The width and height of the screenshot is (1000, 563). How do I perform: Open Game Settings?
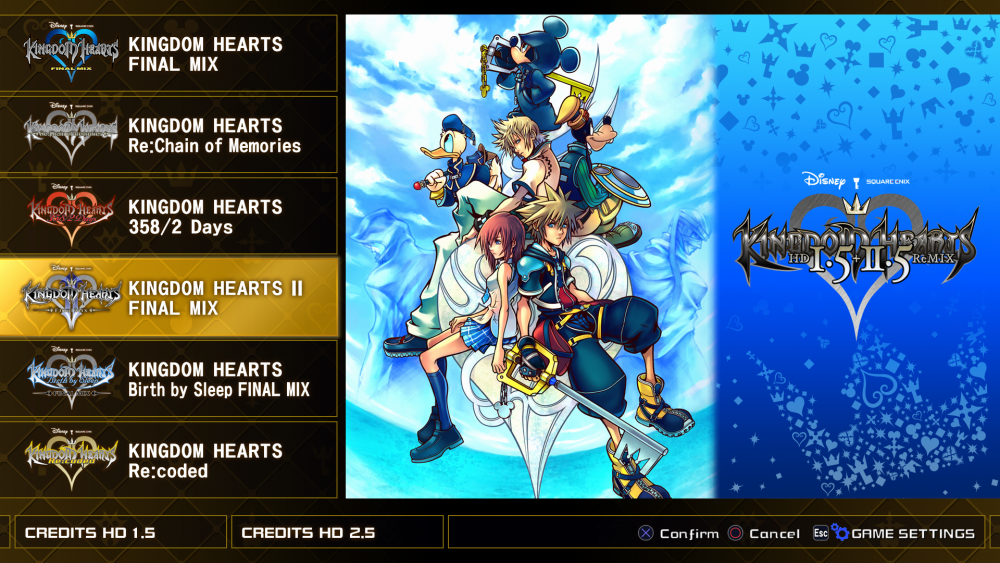click(911, 533)
